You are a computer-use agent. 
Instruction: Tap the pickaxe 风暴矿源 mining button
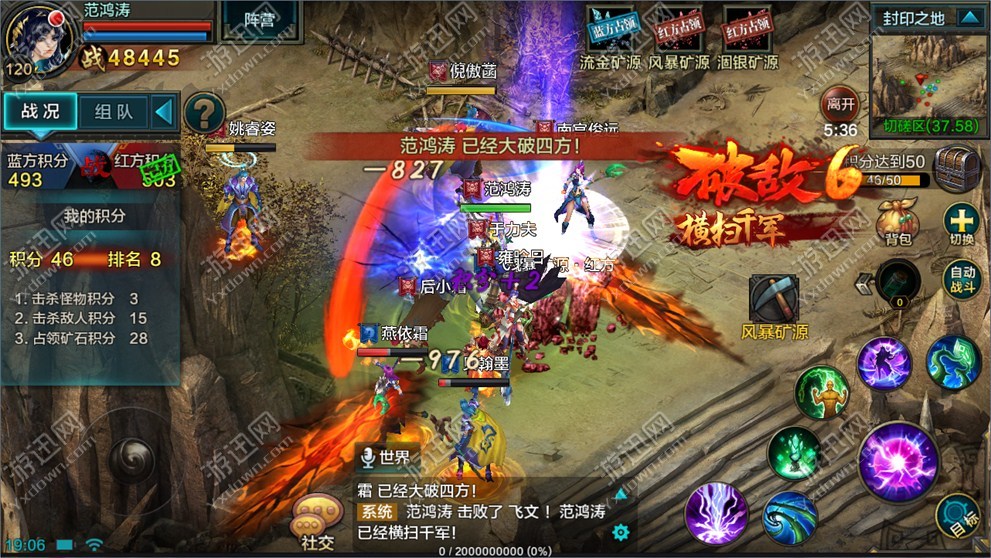point(774,298)
